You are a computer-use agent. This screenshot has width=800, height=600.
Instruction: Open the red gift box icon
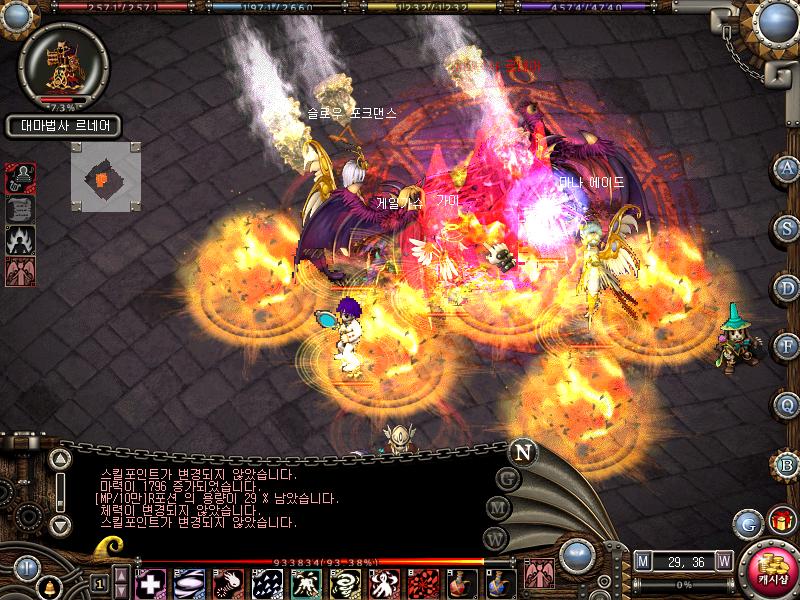coord(779,521)
